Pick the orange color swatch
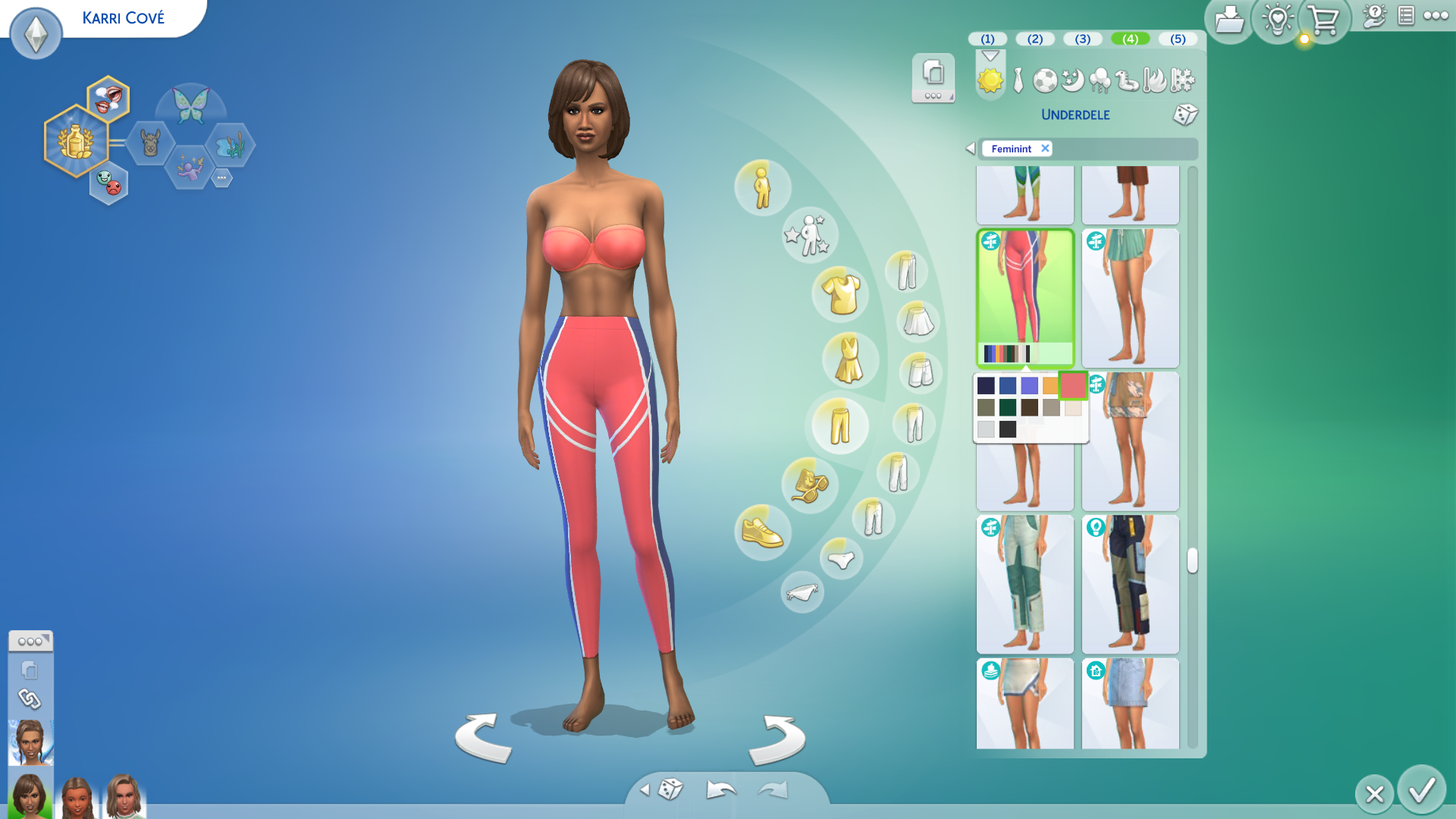 (x=1050, y=386)
